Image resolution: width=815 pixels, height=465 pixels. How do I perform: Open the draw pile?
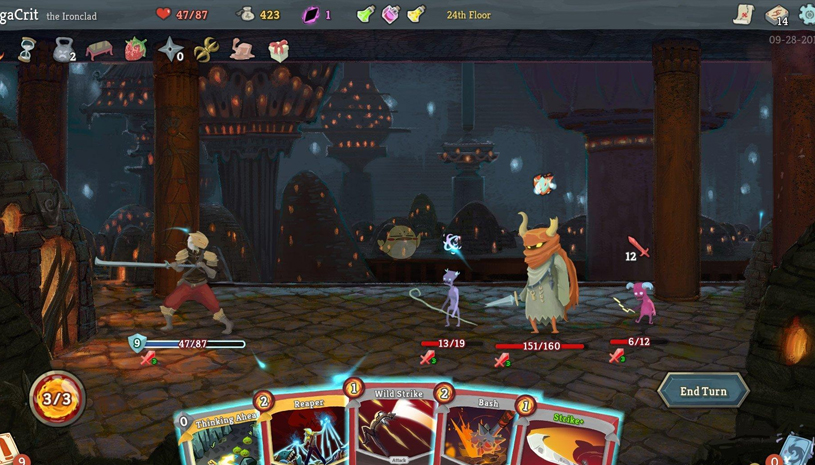pyautogui.click(x=10, y=448)
